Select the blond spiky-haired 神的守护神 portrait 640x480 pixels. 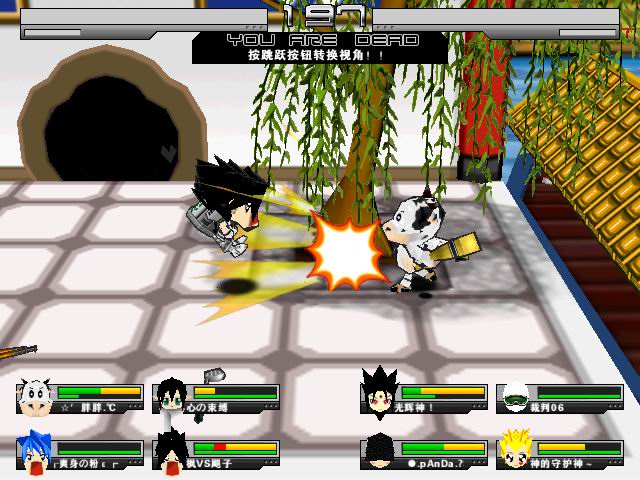coord(515,449)
